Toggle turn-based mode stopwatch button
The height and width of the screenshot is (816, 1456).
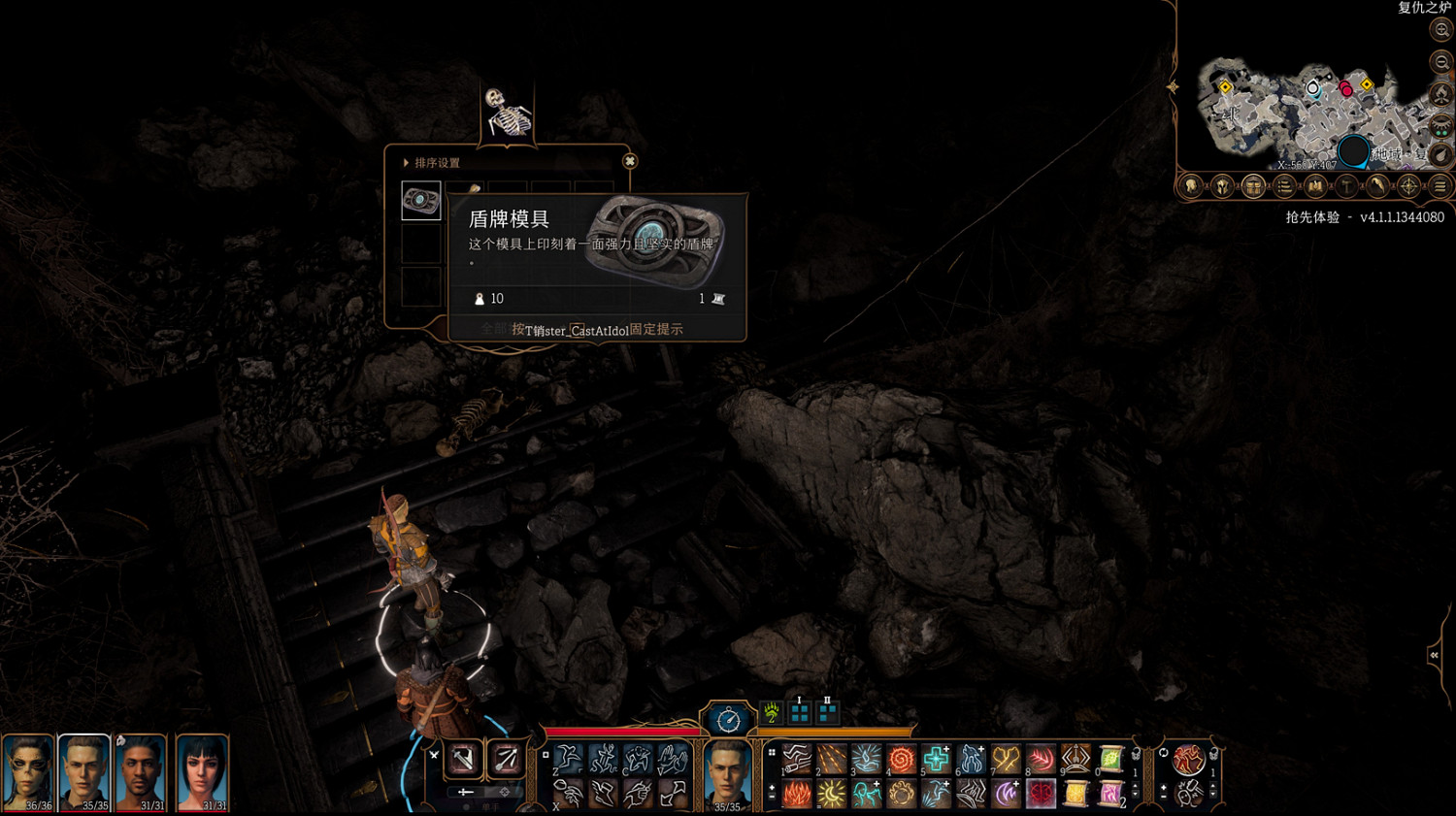[728, 720]
